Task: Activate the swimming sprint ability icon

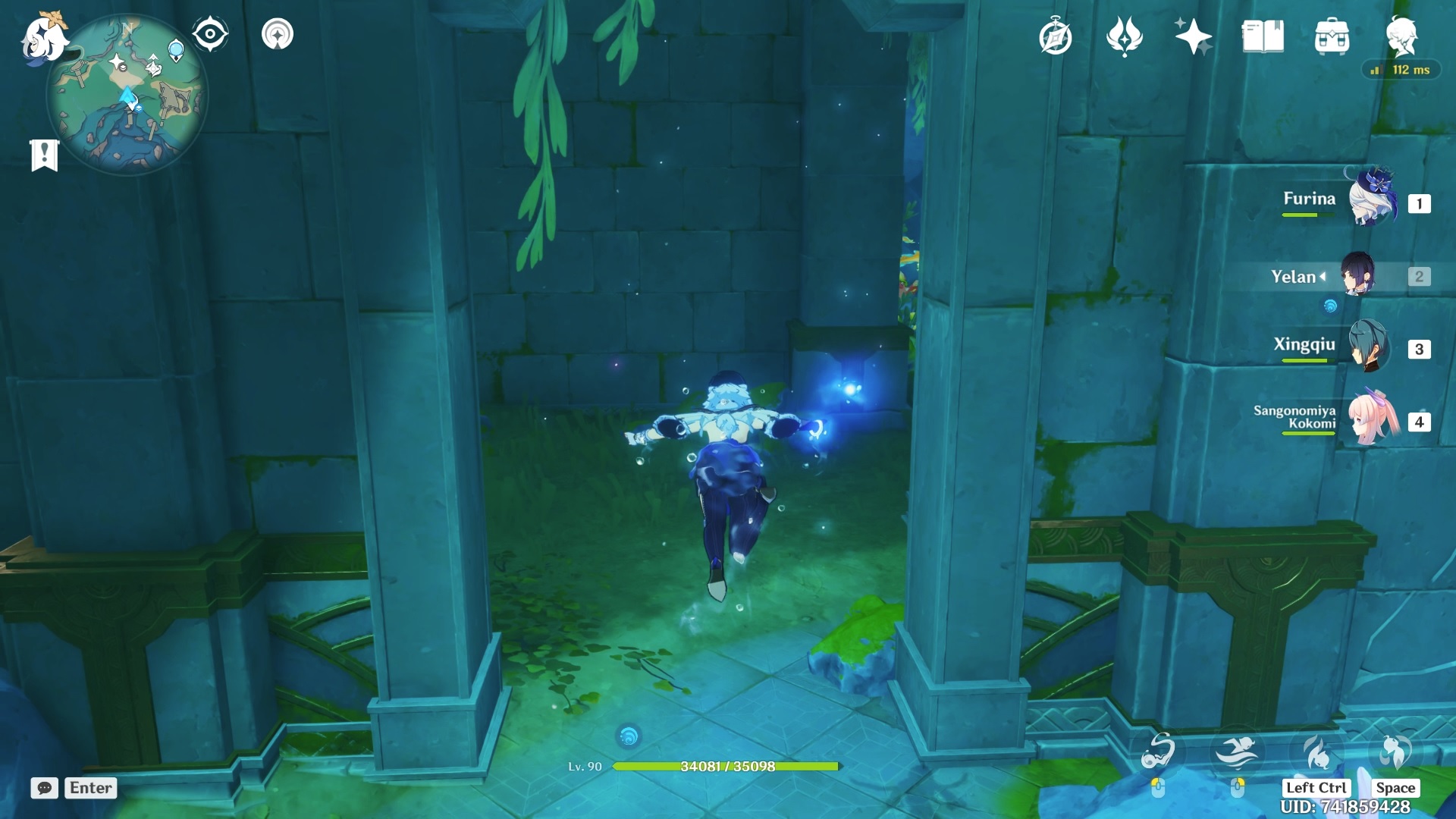Action: coord(1237,752)
